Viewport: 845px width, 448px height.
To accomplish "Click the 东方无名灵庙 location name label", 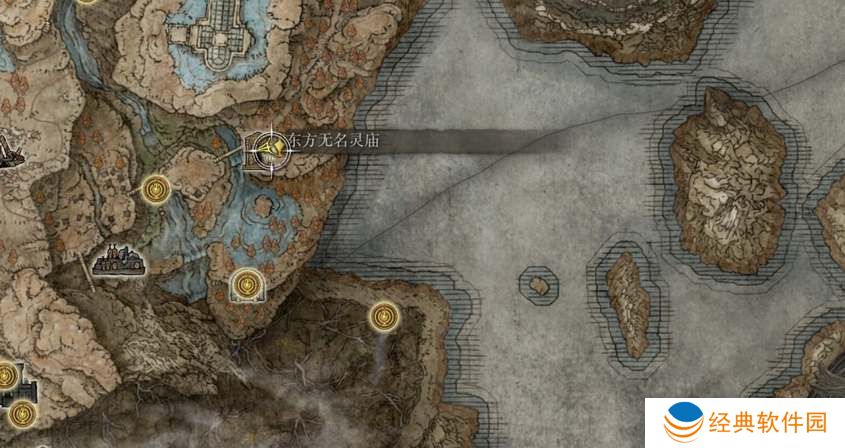I will (334, 143).
